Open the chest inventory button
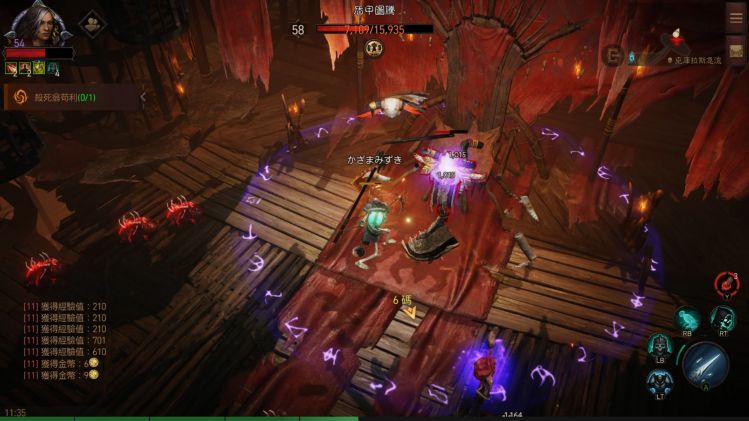Screen dimensions: 749x421 tap(736, 51)
